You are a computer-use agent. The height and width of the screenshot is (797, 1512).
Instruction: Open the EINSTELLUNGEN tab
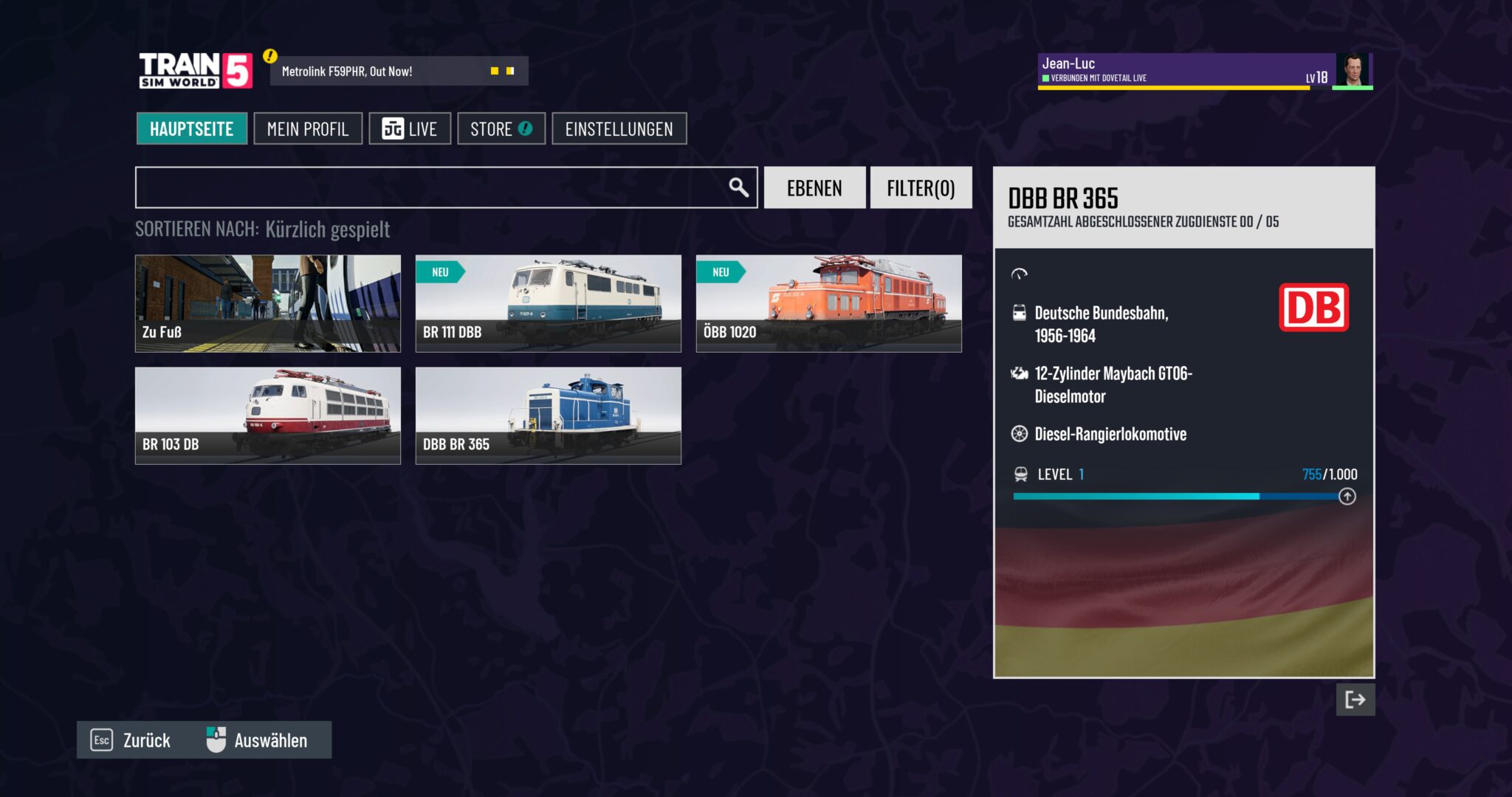pos(619,128)
